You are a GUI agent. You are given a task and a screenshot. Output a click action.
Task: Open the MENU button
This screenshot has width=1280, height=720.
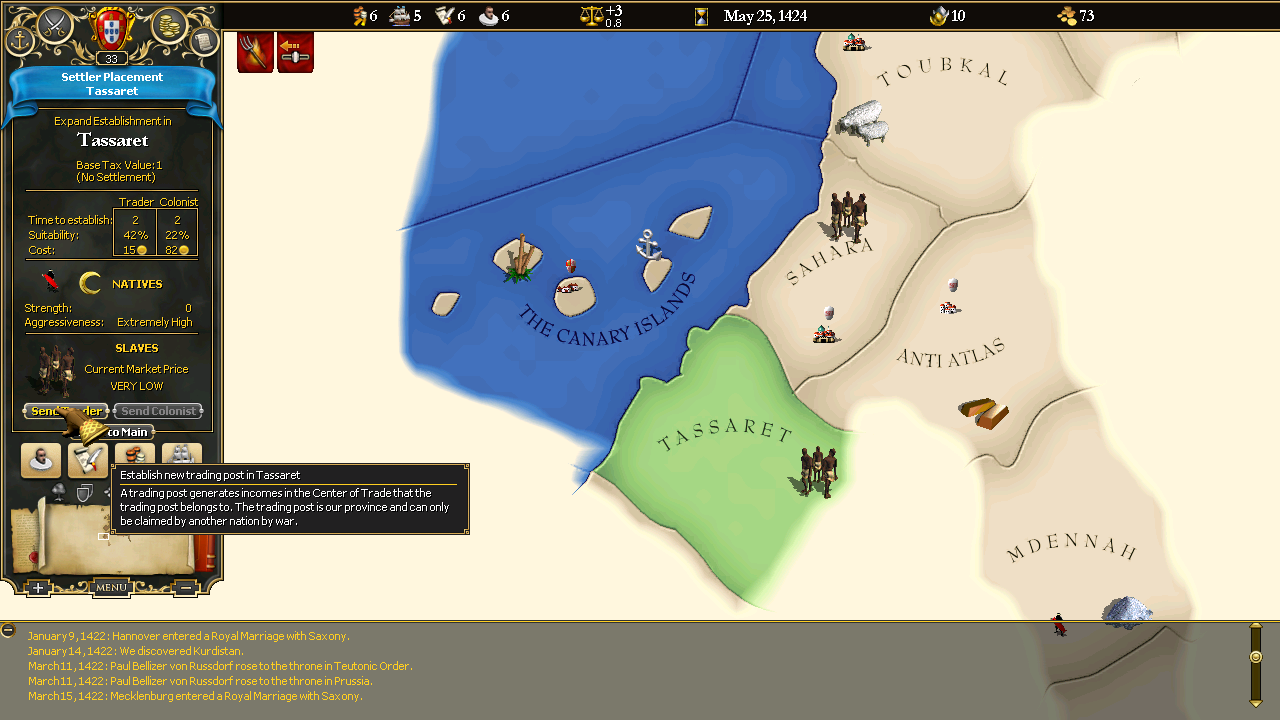111,588
